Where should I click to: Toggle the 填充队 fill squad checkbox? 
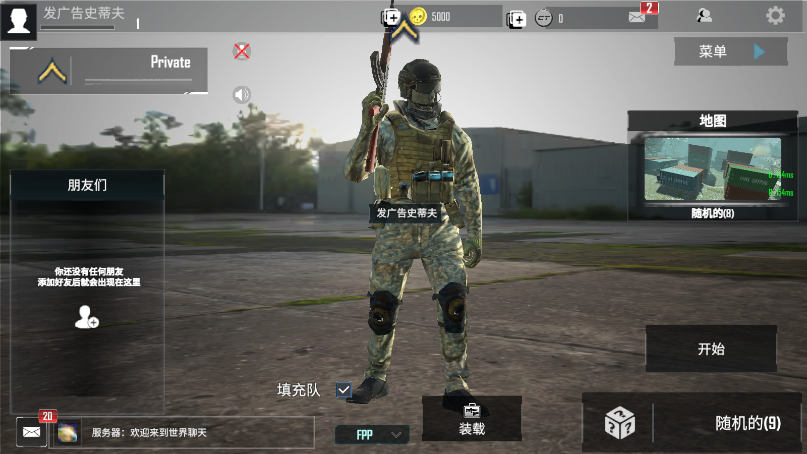(x=344, y=389)
